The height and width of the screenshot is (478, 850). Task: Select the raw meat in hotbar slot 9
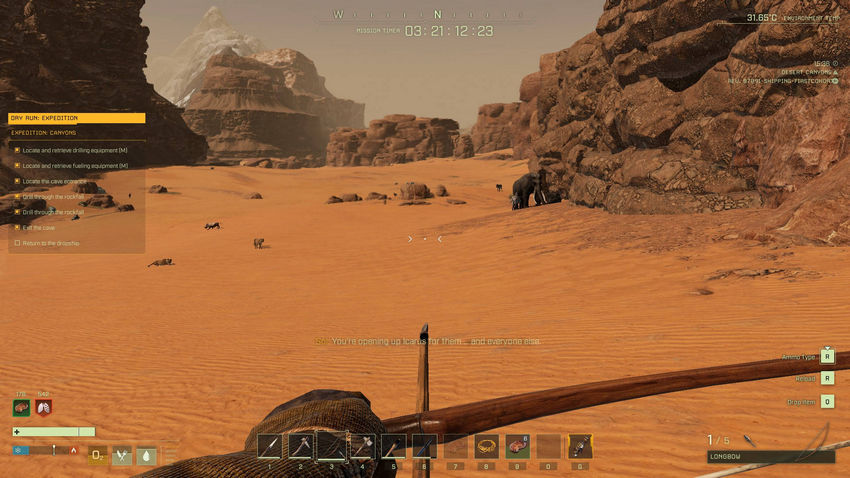[x=518, y=446]
